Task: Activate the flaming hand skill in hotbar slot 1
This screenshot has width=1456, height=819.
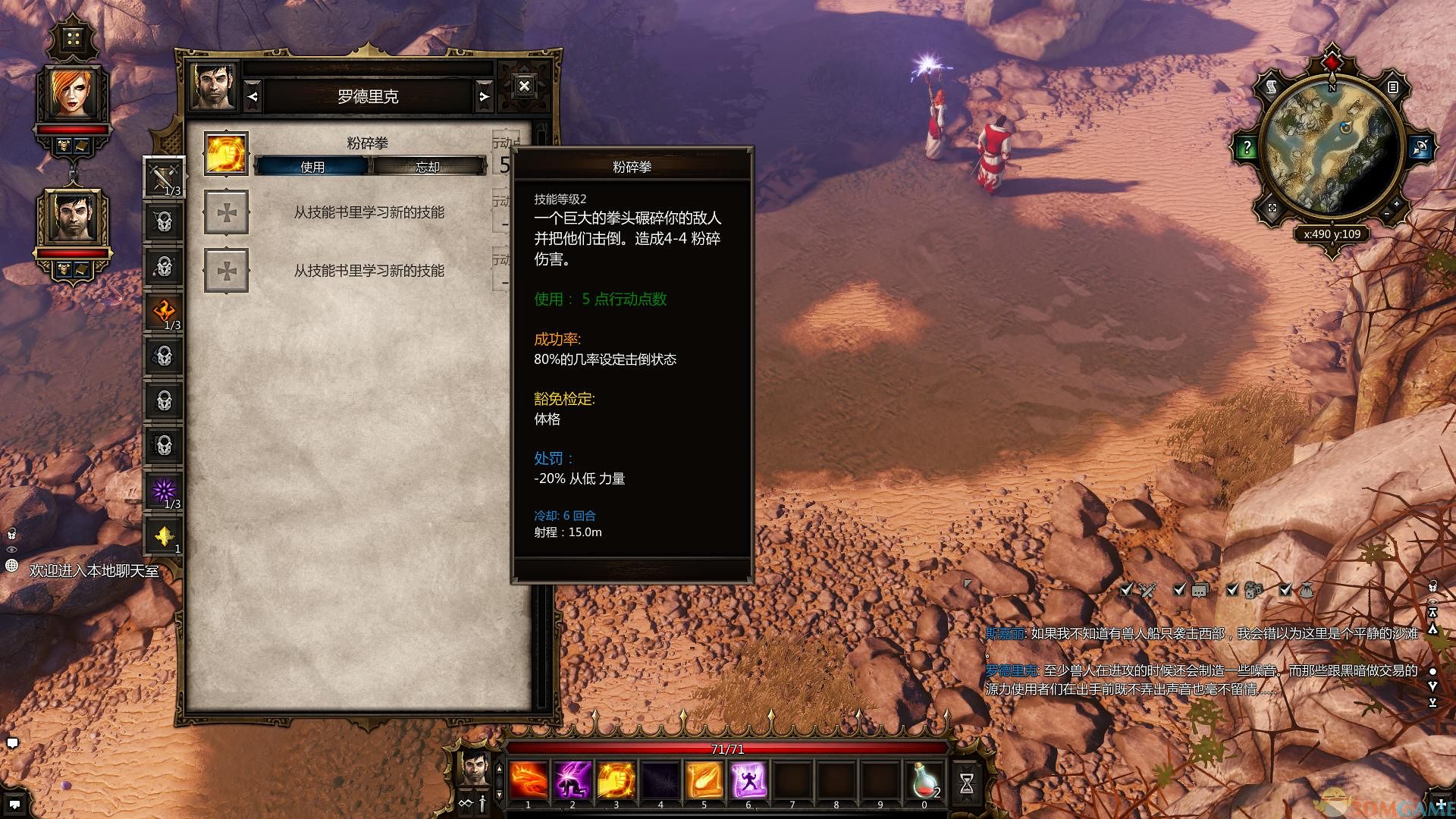Action: coord(529,780)
